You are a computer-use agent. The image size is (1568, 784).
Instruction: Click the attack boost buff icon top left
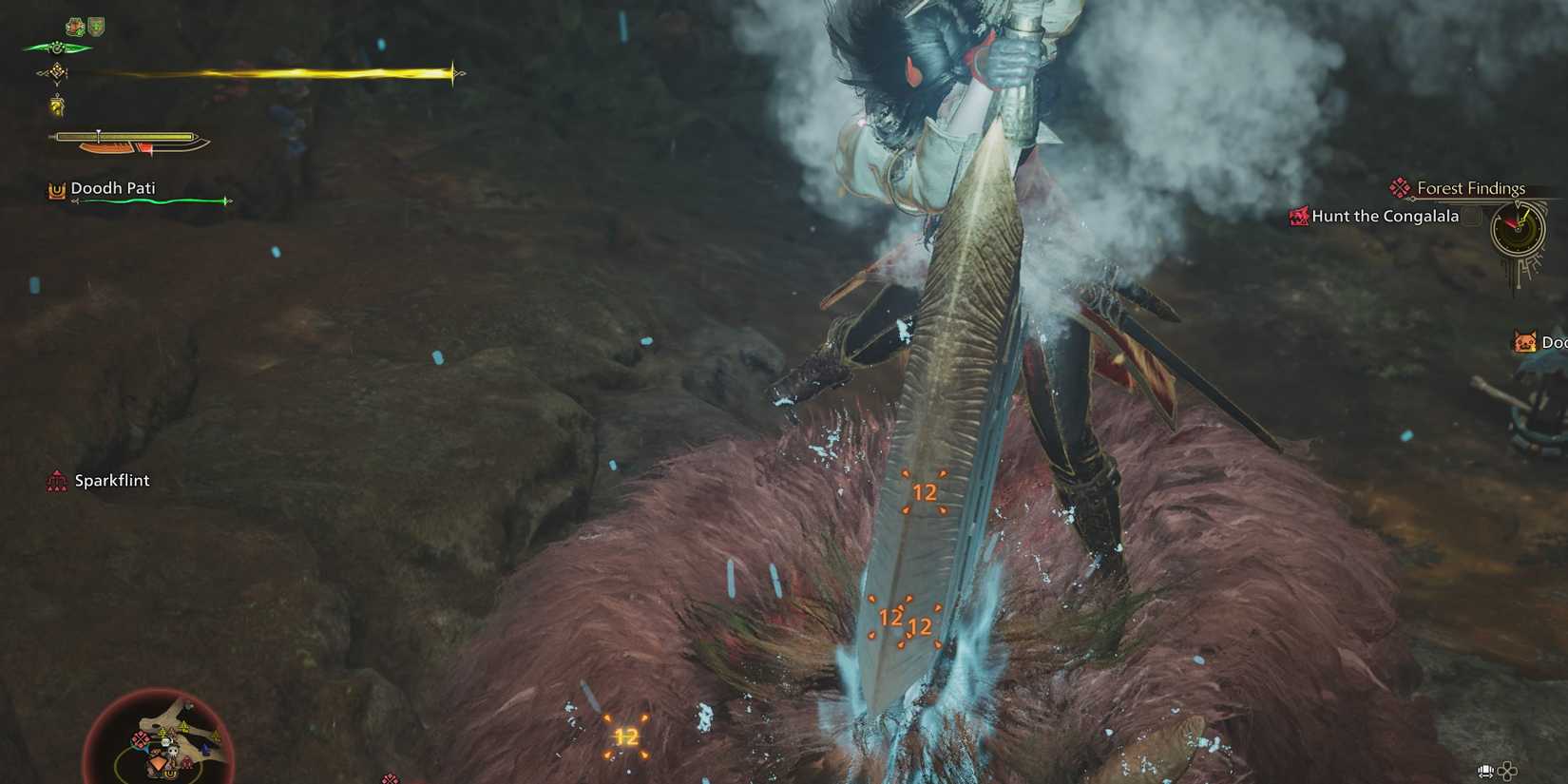pyautogui.click(x=74, y=27)
